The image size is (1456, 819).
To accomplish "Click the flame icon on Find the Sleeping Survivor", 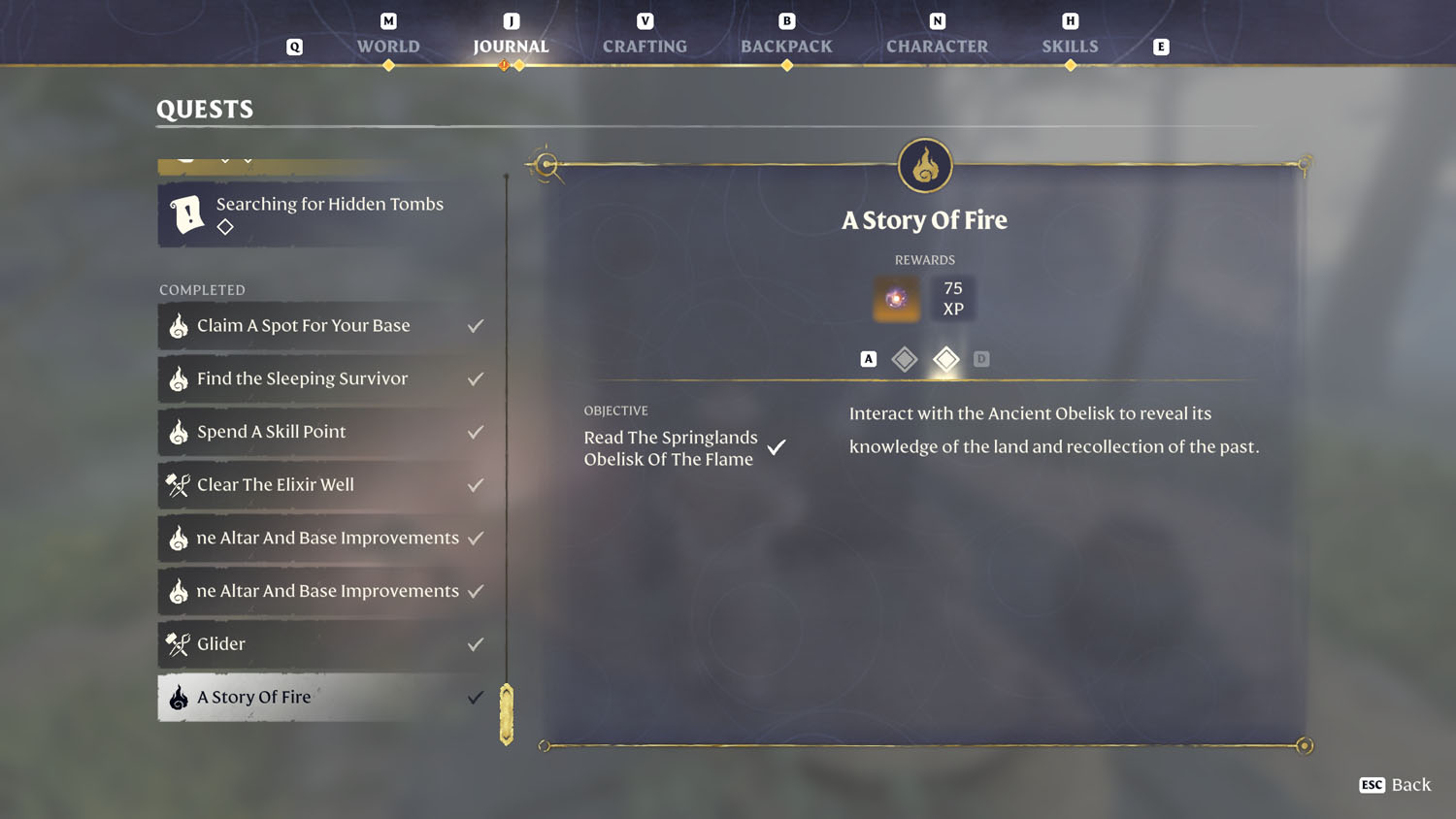I will coord(179,379).
